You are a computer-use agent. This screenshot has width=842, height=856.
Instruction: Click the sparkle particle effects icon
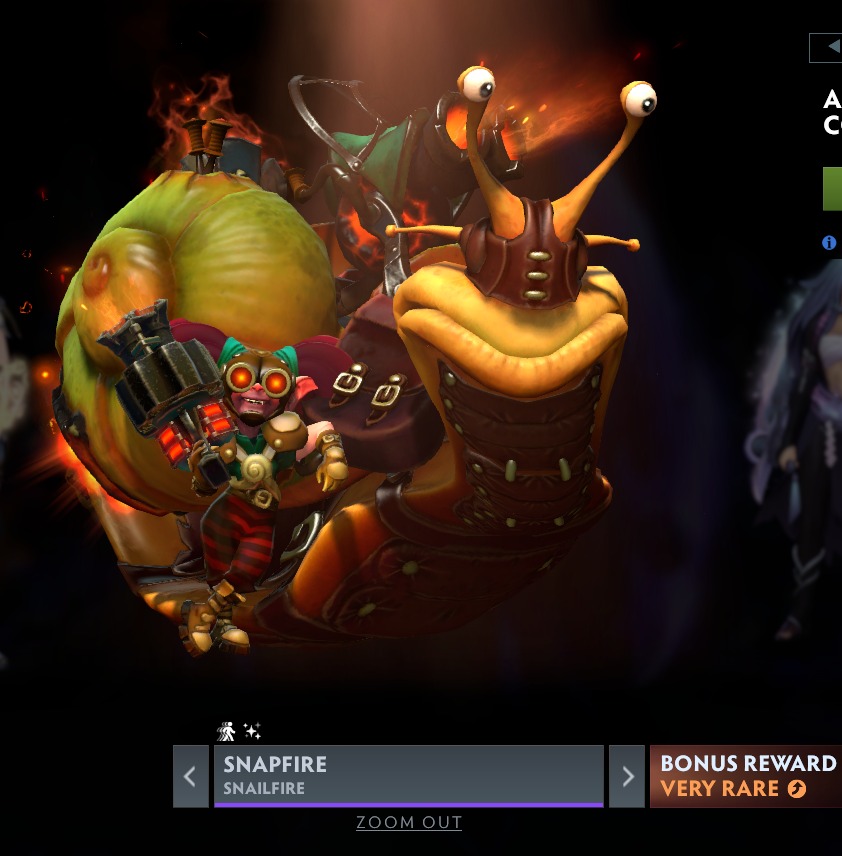[252, 732]
